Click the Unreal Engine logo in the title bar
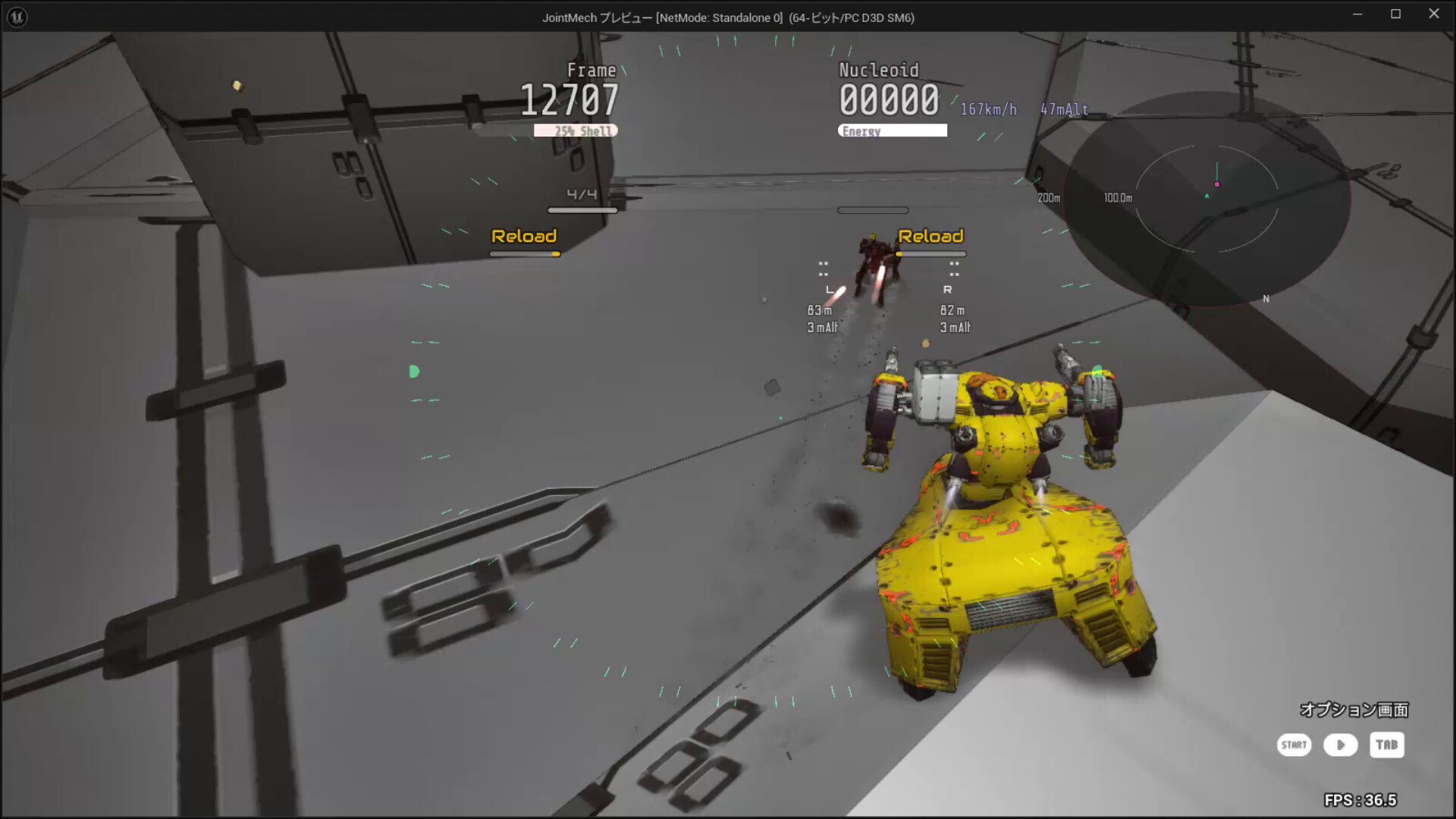The height and width of the screenshot is (819, 1456). [17, 15]
